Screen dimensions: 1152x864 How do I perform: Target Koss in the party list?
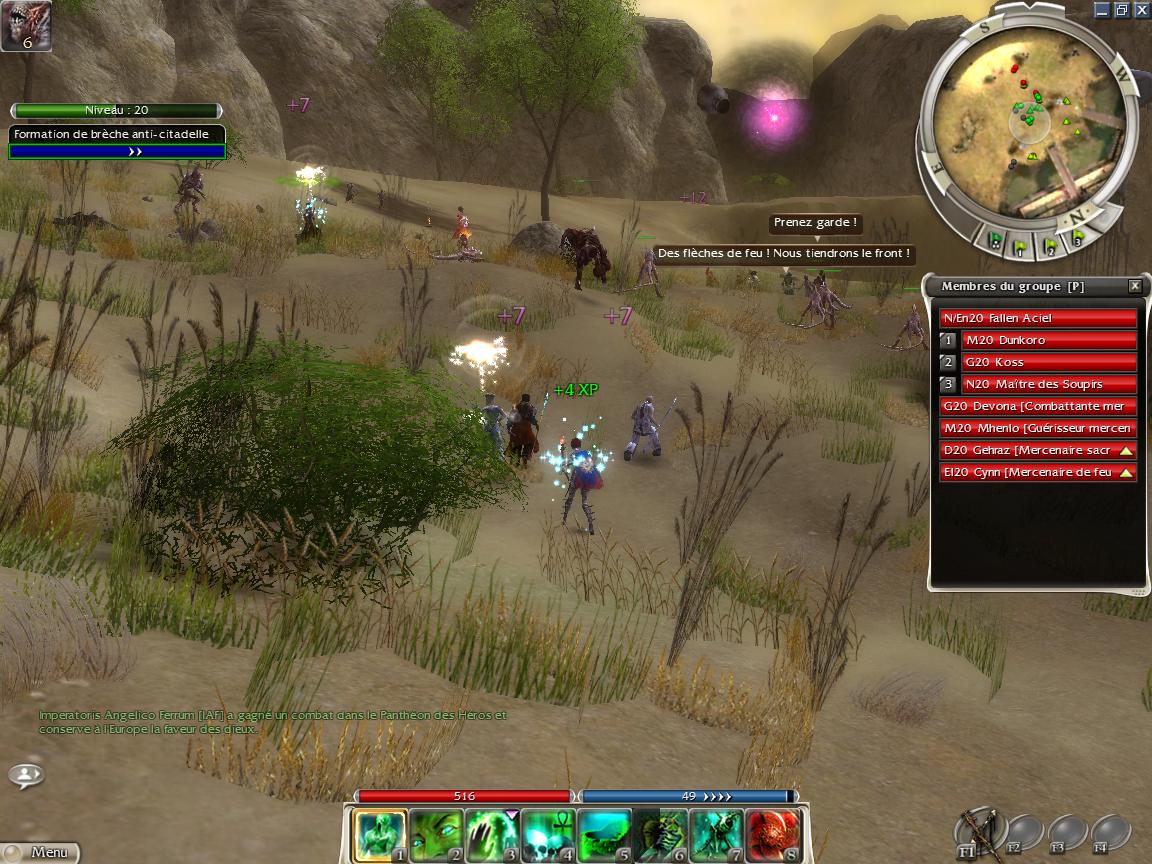coord(1048,362)
